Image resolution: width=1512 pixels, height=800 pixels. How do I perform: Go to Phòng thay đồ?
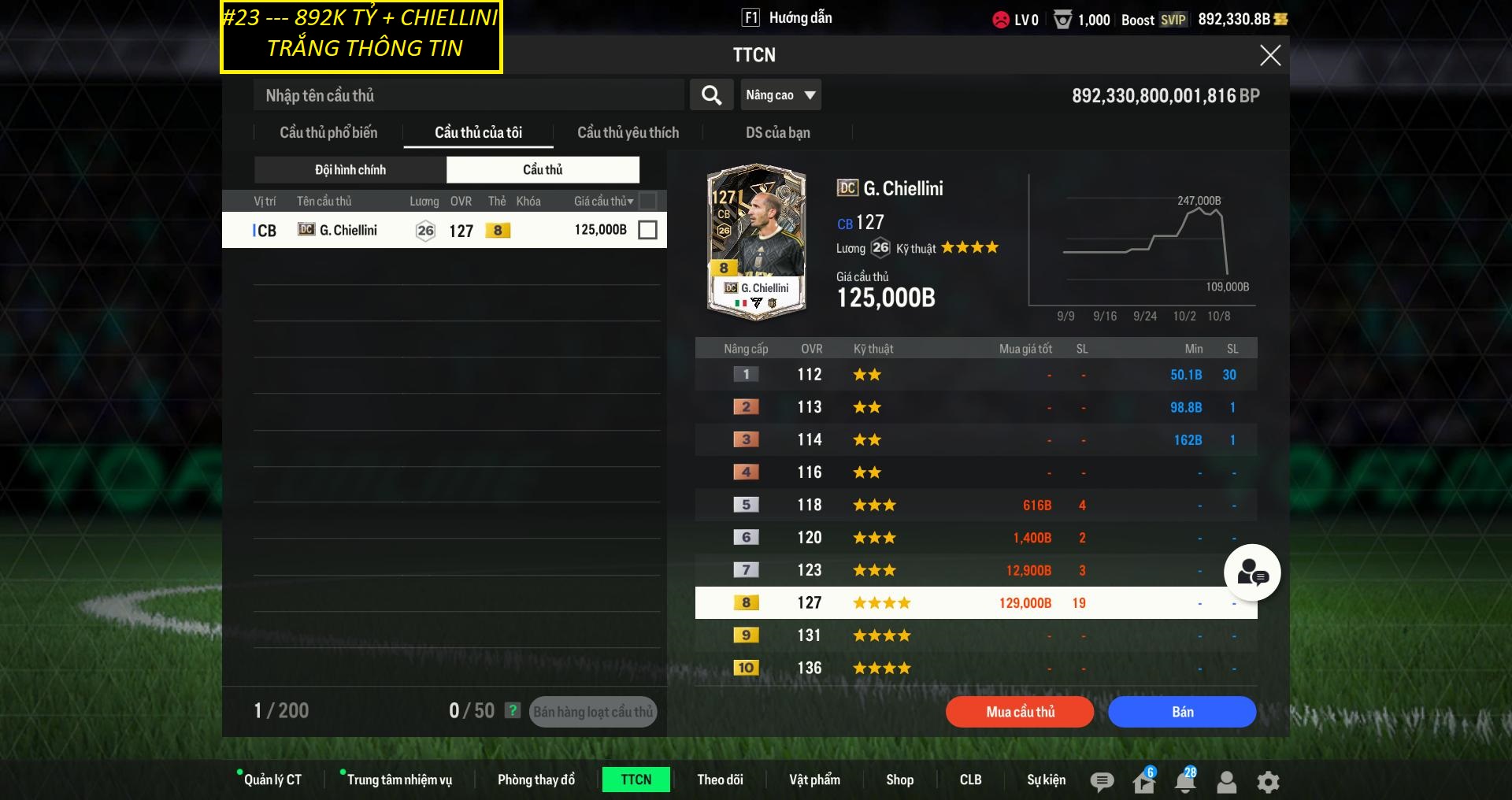pyautogui.click(x=536, y=780)
